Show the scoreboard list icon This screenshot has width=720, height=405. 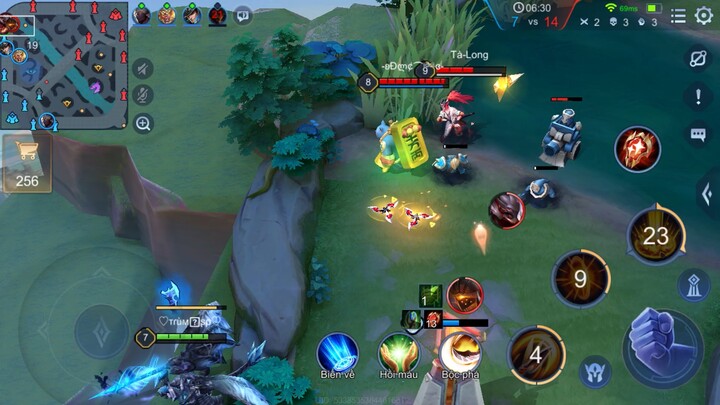[679, 15]
